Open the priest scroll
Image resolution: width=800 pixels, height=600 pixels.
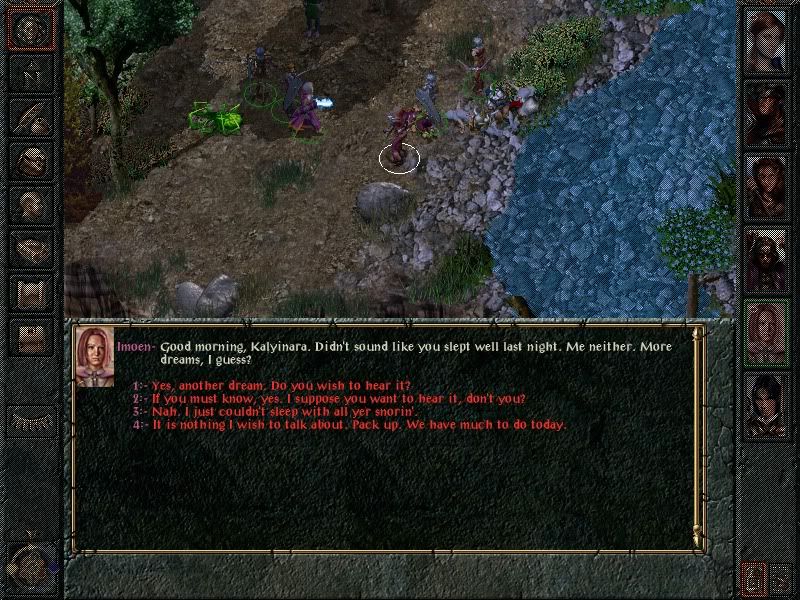coord(31,293)
